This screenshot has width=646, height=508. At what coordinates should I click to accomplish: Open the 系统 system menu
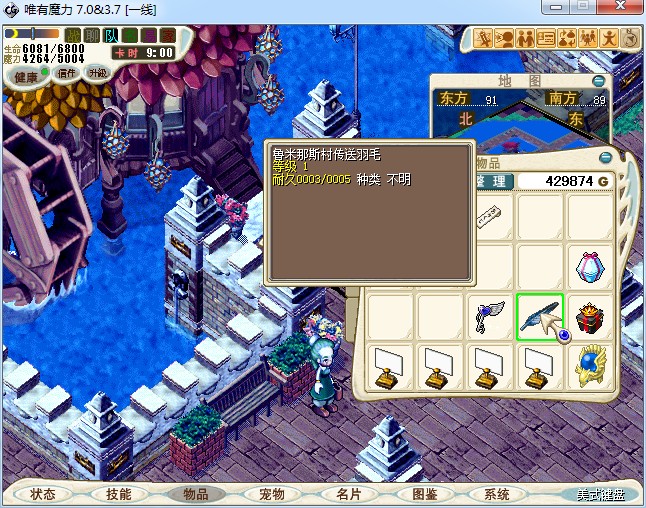(497, 494)
